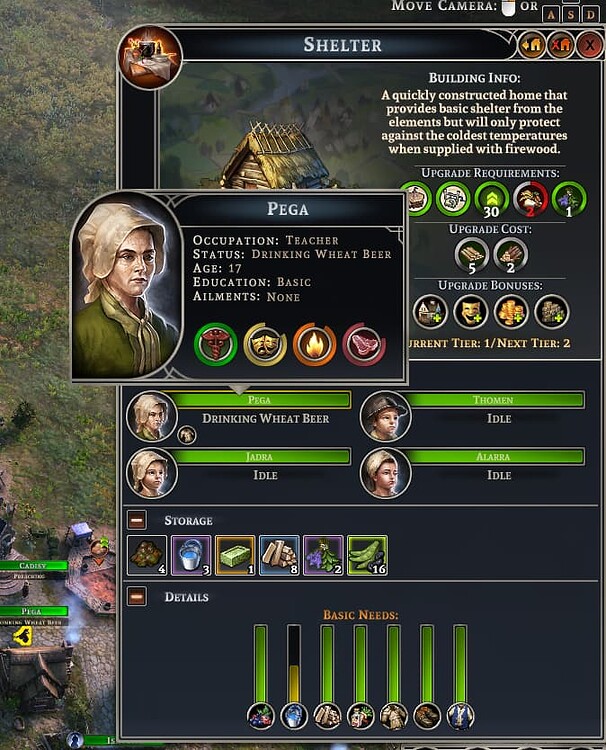Choose the purple herbs storage slot
Screen dimensions: 606x750
323,555
